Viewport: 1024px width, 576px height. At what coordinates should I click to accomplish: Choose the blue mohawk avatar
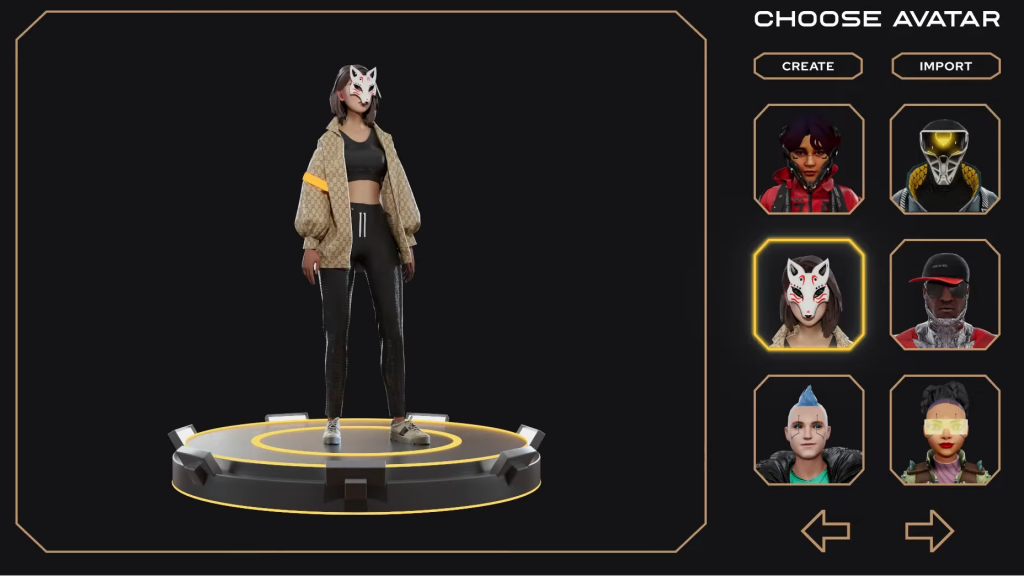click(809, 430)
